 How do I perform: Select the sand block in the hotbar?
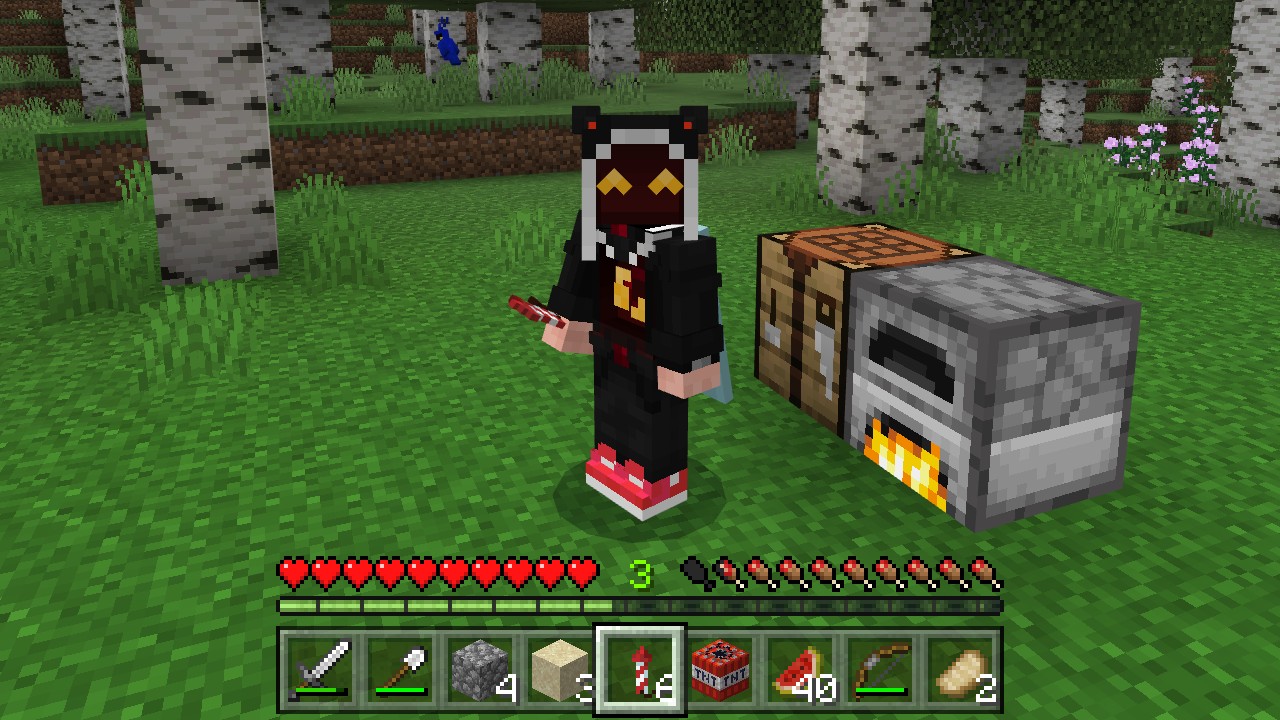point(560,668)
